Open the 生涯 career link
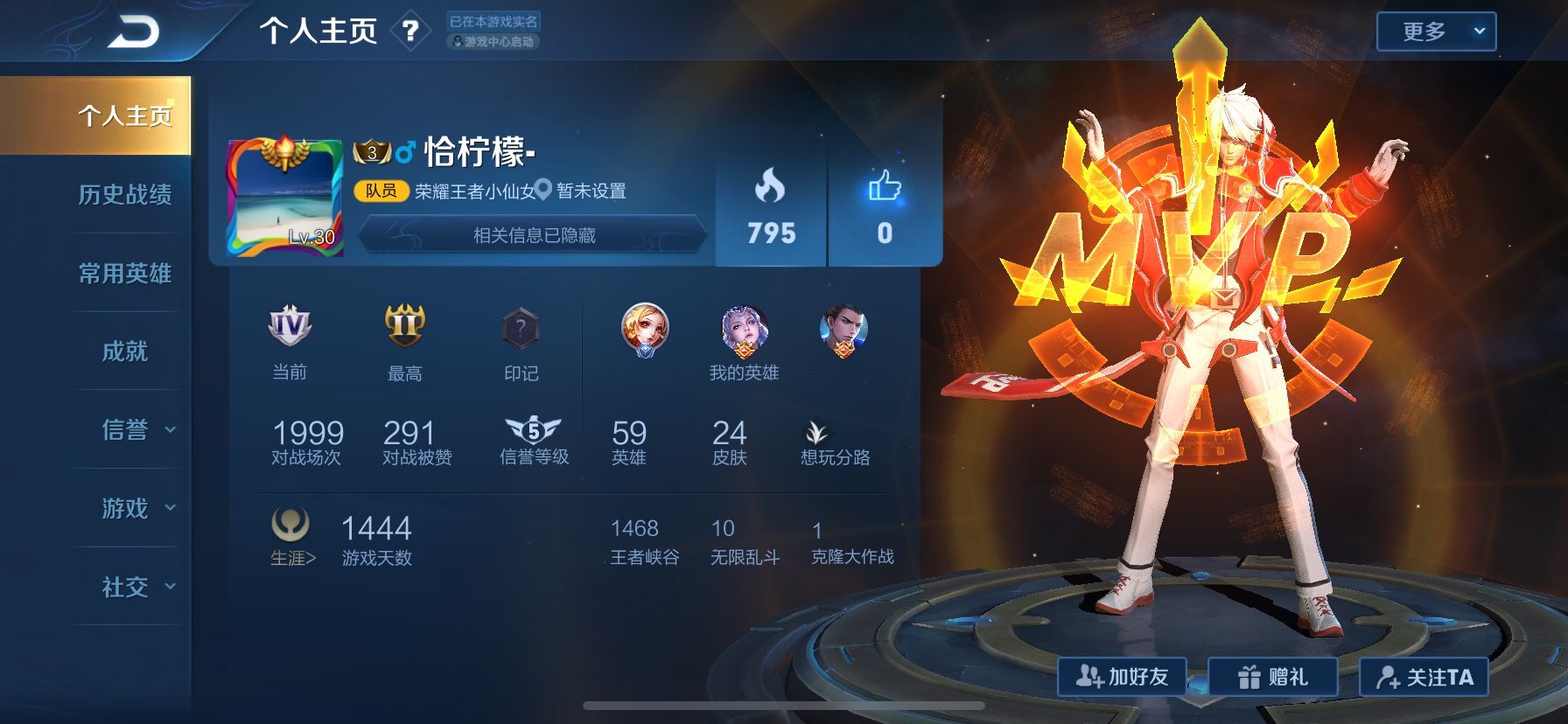The image size is (1568, 724). pyautogui.click(x=294, y=553)
